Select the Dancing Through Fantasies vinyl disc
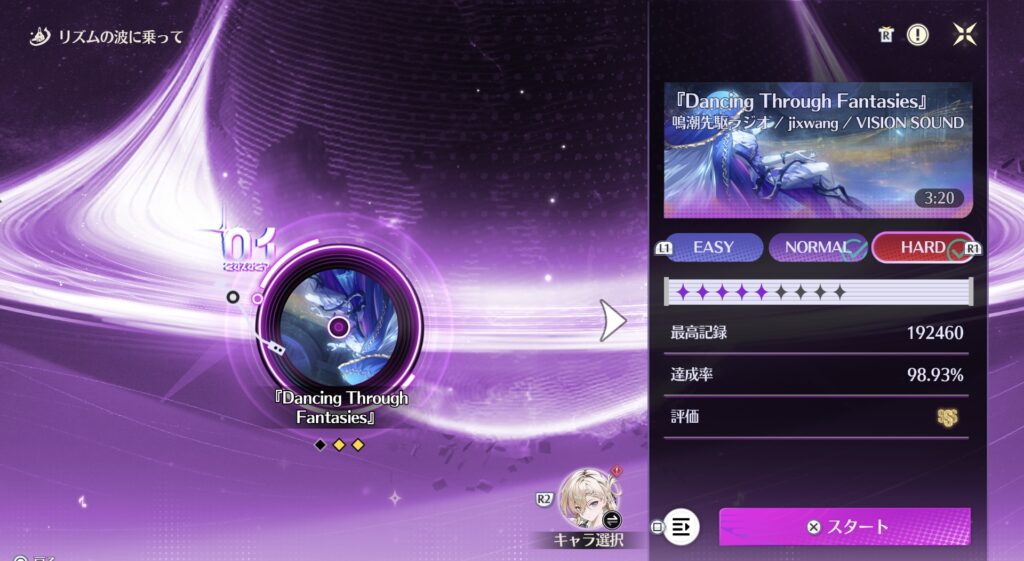1024x561 pixels. (x=338, y=326)
